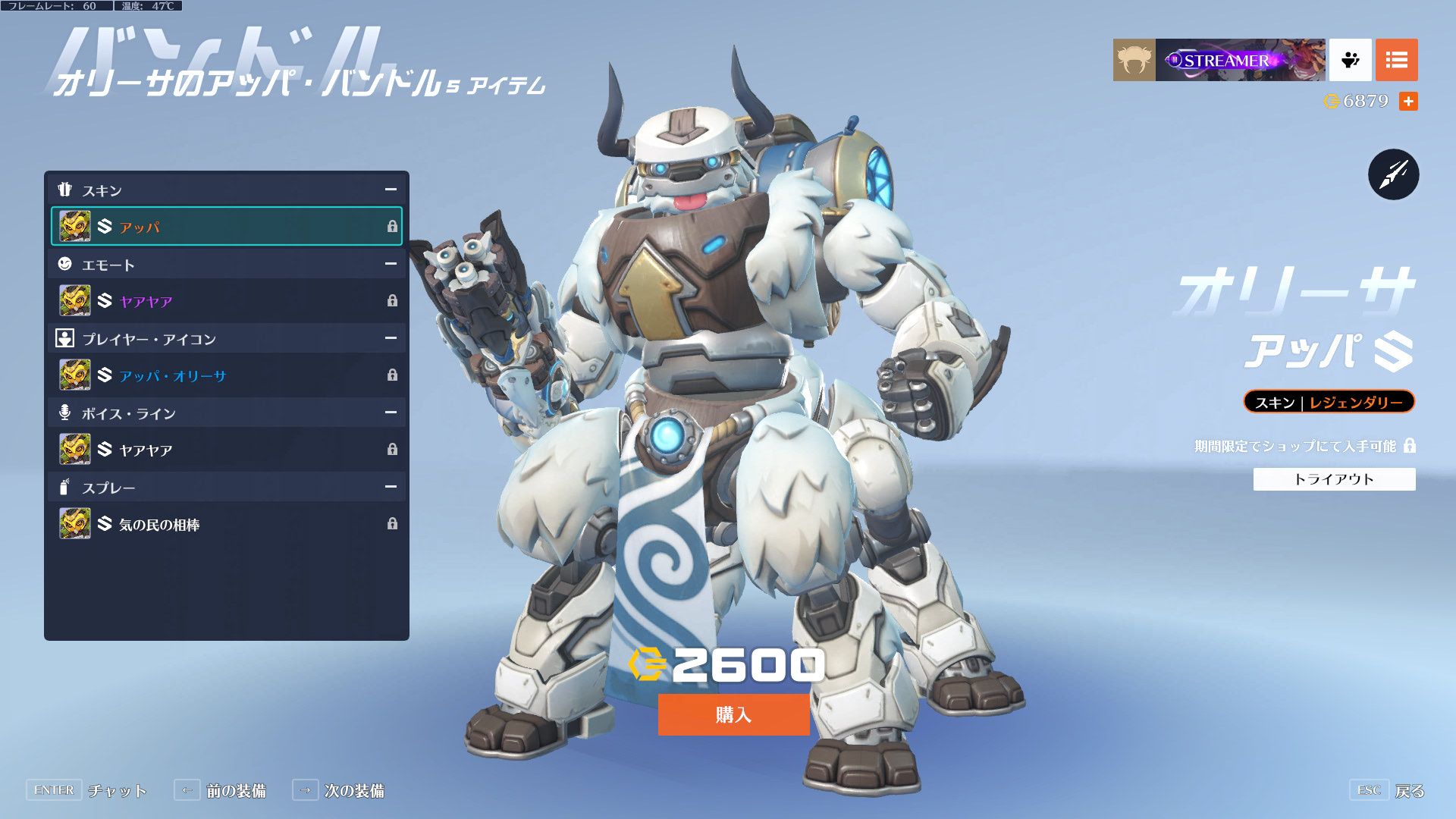1456x819 pixels.
Task: Click the weapon view round icon
Action: click(x=1393, y=174)
